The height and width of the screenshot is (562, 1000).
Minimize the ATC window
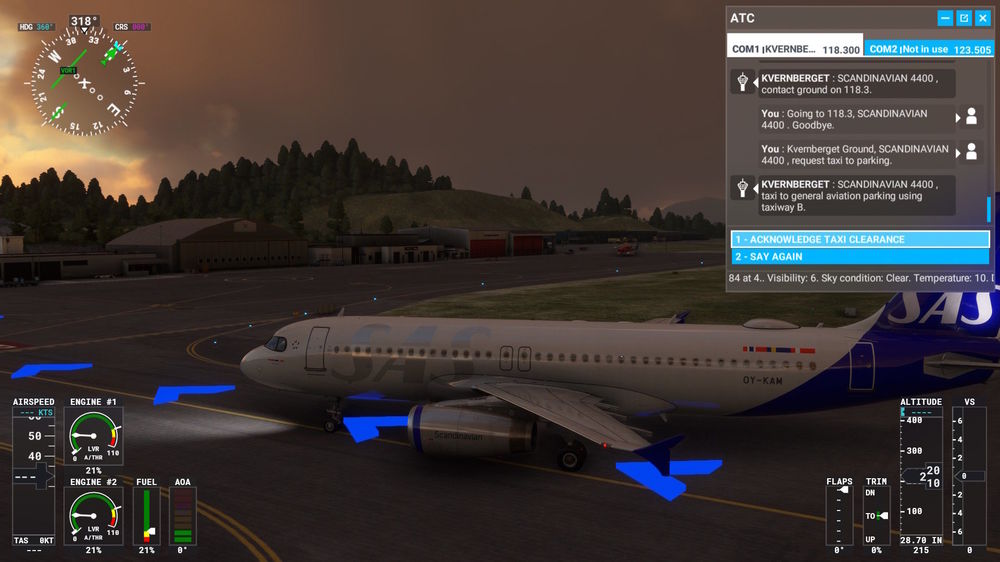pos(945,18)
